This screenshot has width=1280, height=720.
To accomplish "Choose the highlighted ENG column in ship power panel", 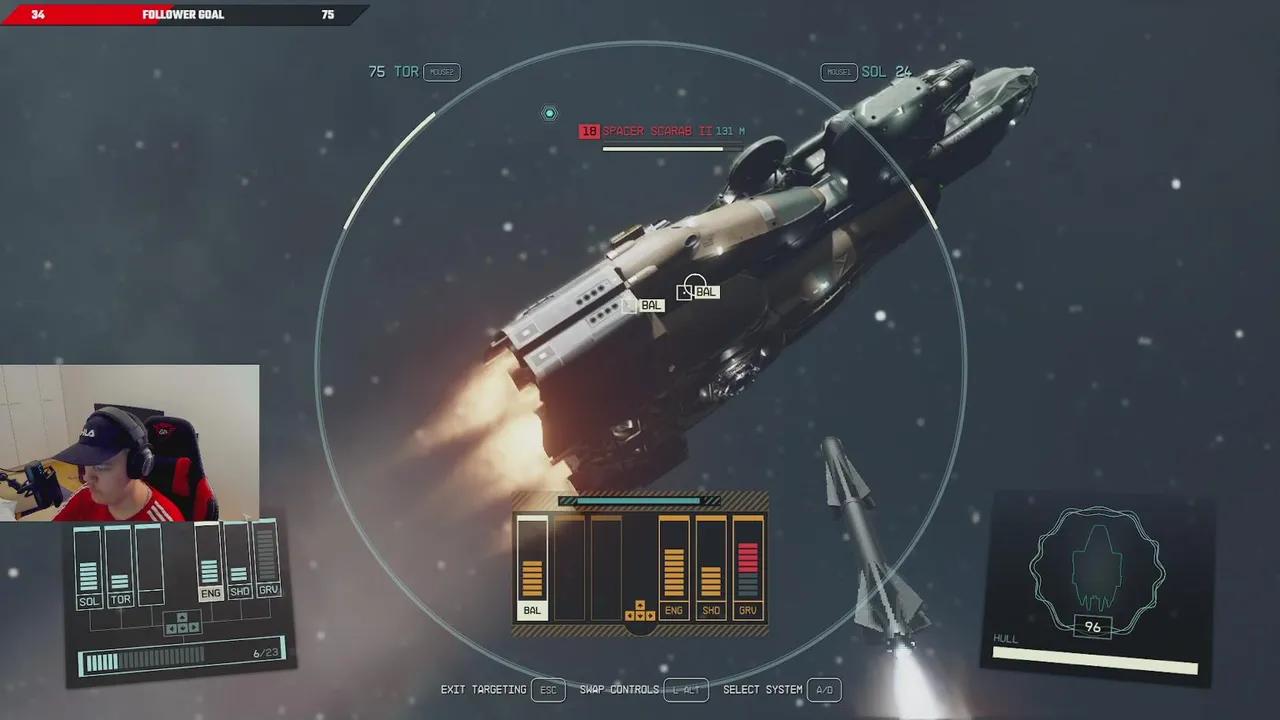I will tap(209, 562).
